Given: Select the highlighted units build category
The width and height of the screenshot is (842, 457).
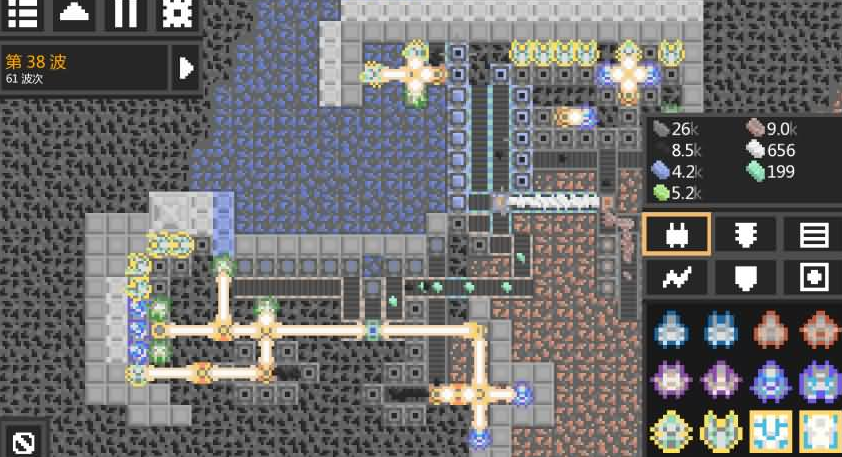Looking at the screenshot, I should tap(677, 235).
